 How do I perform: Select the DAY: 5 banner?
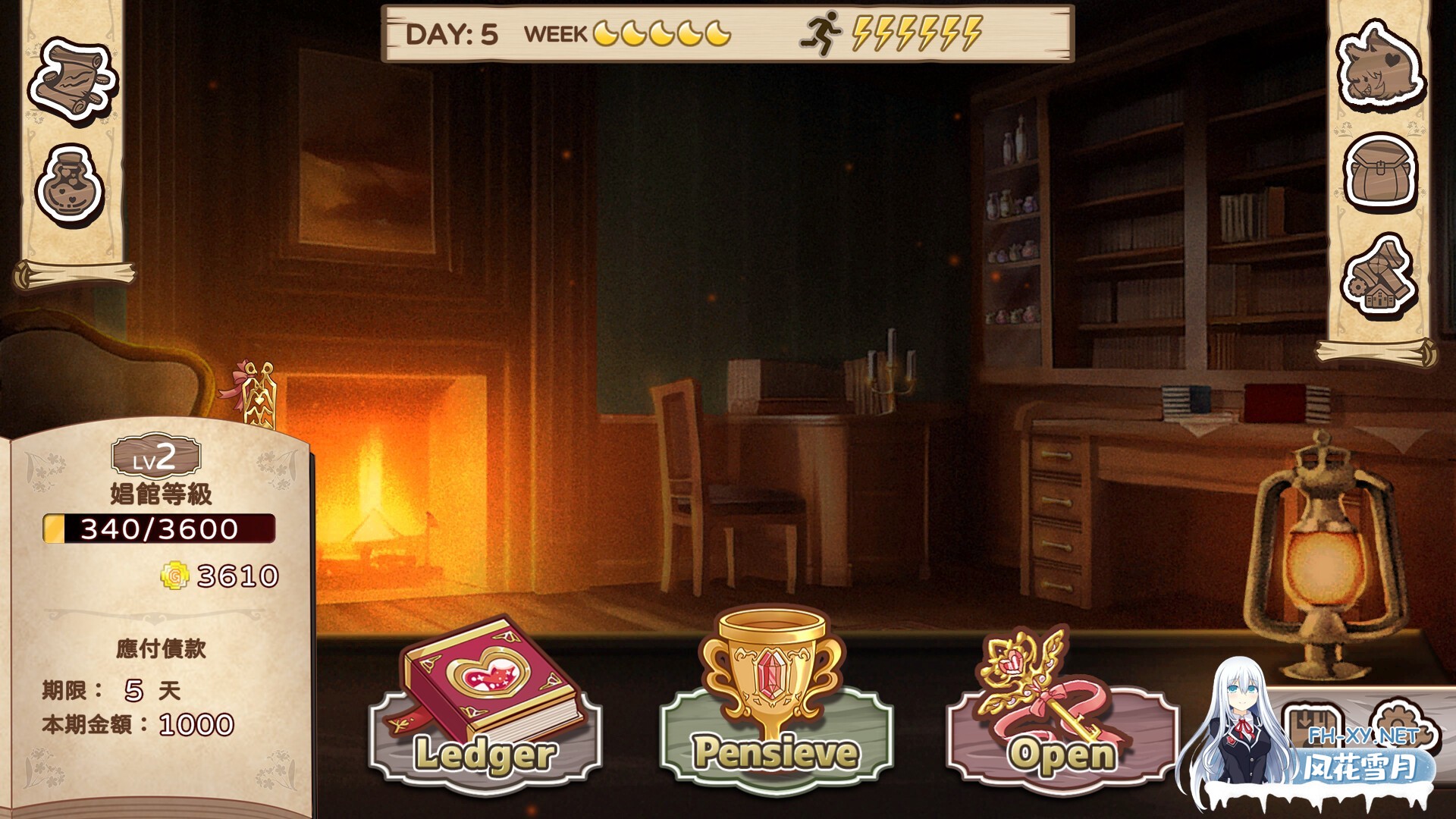point(451,34)
